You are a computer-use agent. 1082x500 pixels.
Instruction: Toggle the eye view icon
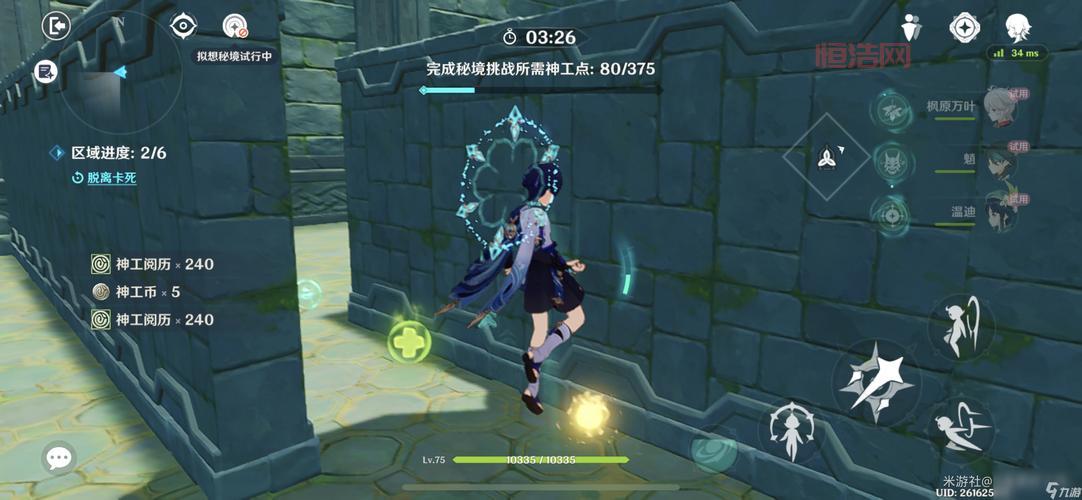click(183, 26)
